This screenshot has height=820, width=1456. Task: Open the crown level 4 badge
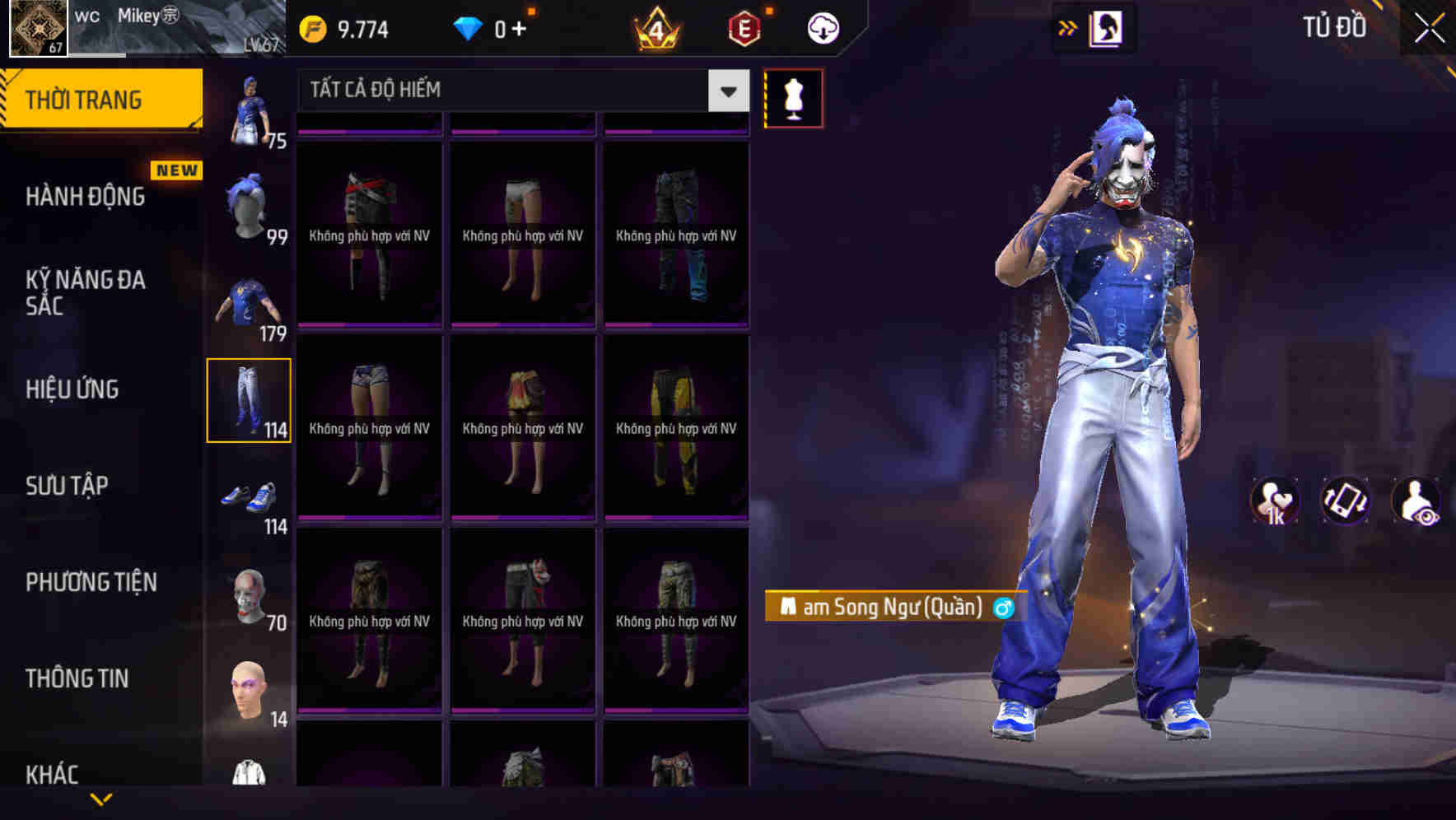pyautogui.click(x=659, y=27)
